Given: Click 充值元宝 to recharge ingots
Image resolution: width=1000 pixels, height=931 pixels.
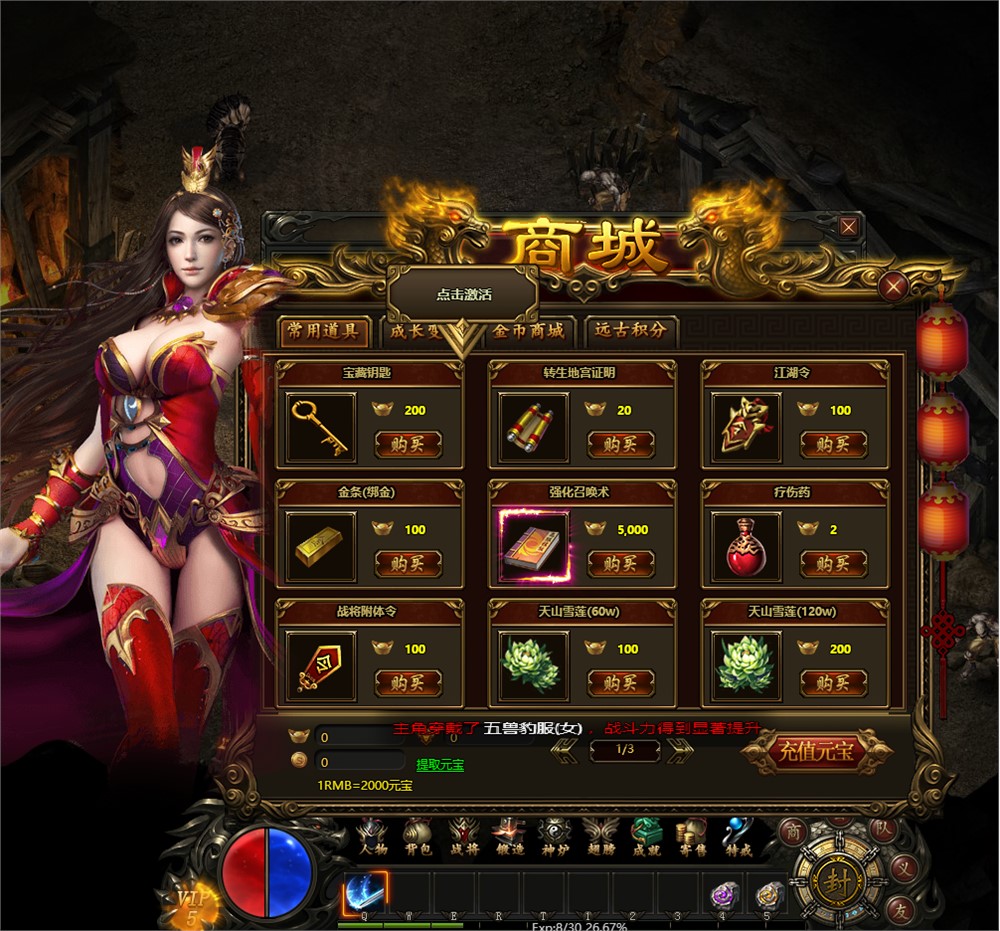Looking at the screenshot, I should (x=816, y=752).
